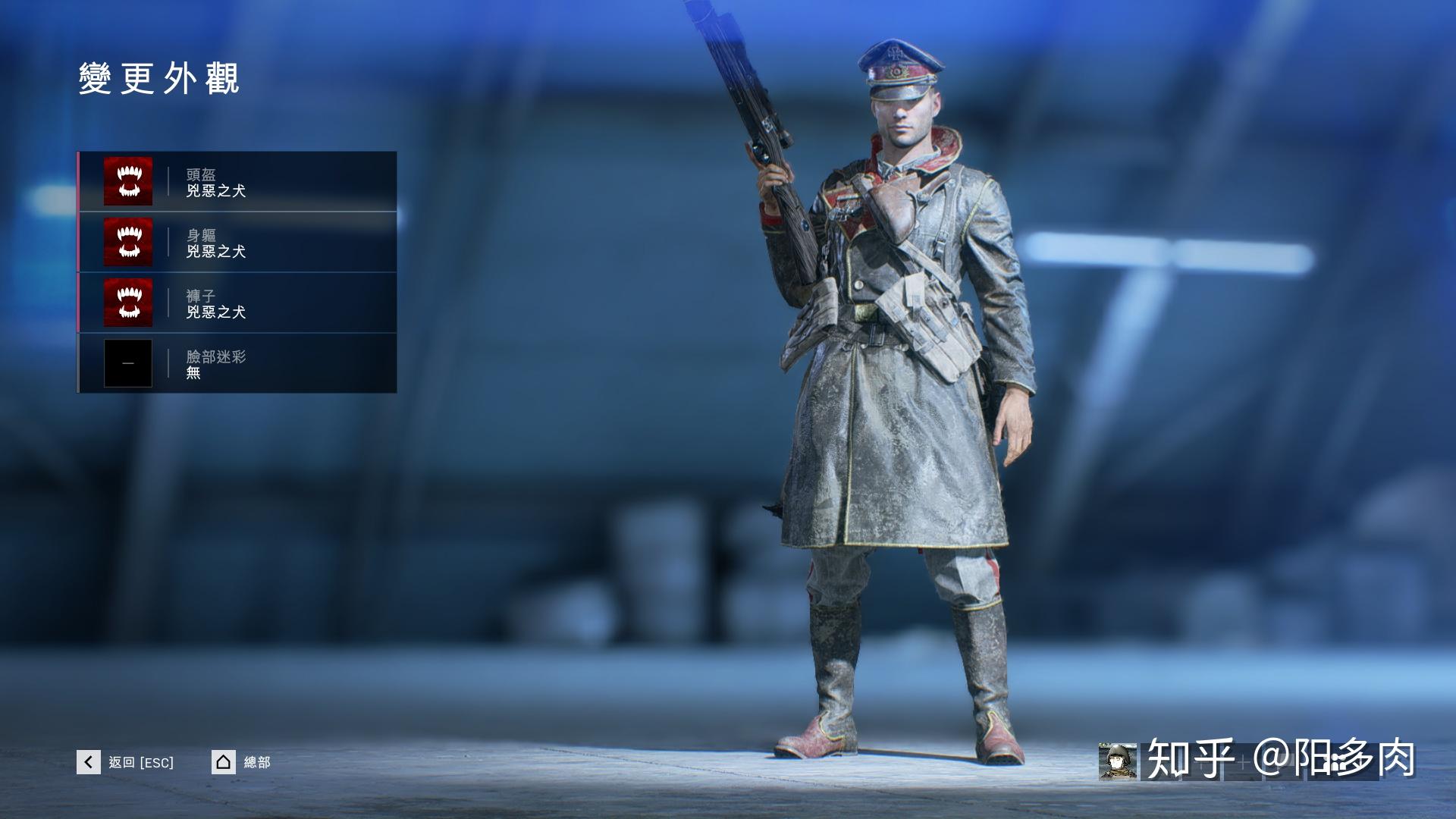Go back with the 返回 button
This screenshot has width=1456, height=819.
pyautogui.click(x=126, y=762)
